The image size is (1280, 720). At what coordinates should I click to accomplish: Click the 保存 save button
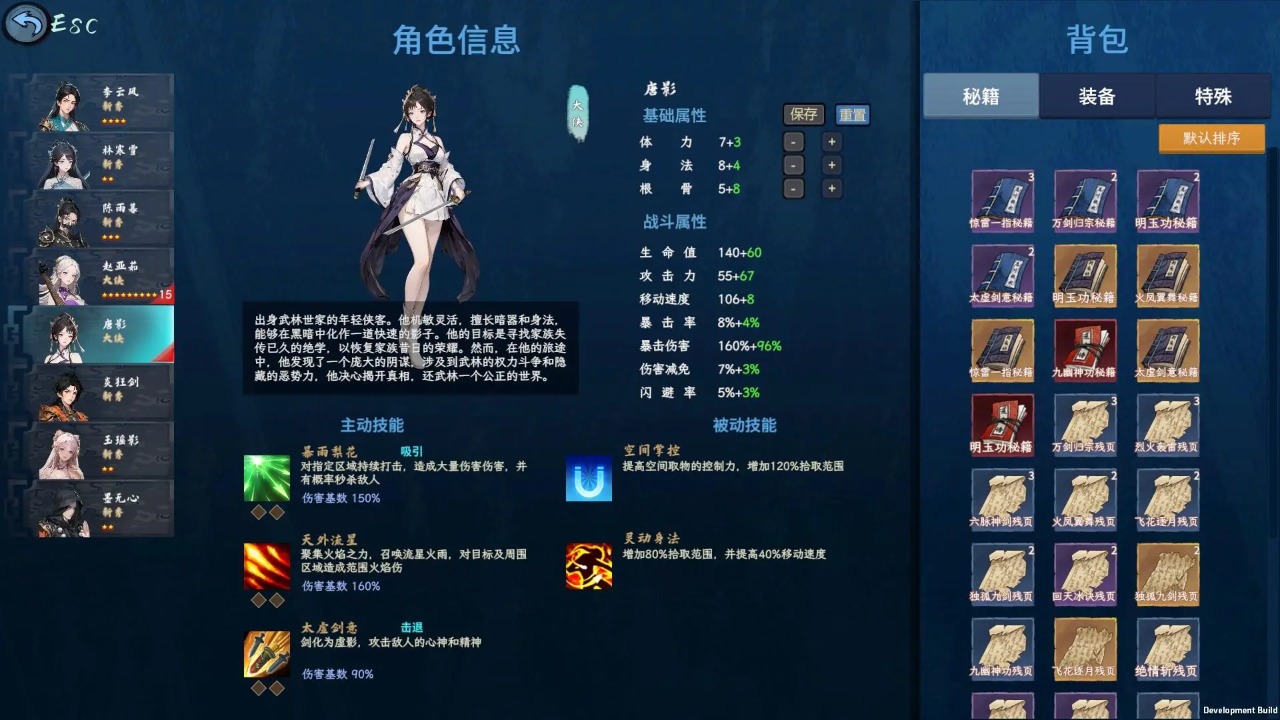(x=803, y=114)
